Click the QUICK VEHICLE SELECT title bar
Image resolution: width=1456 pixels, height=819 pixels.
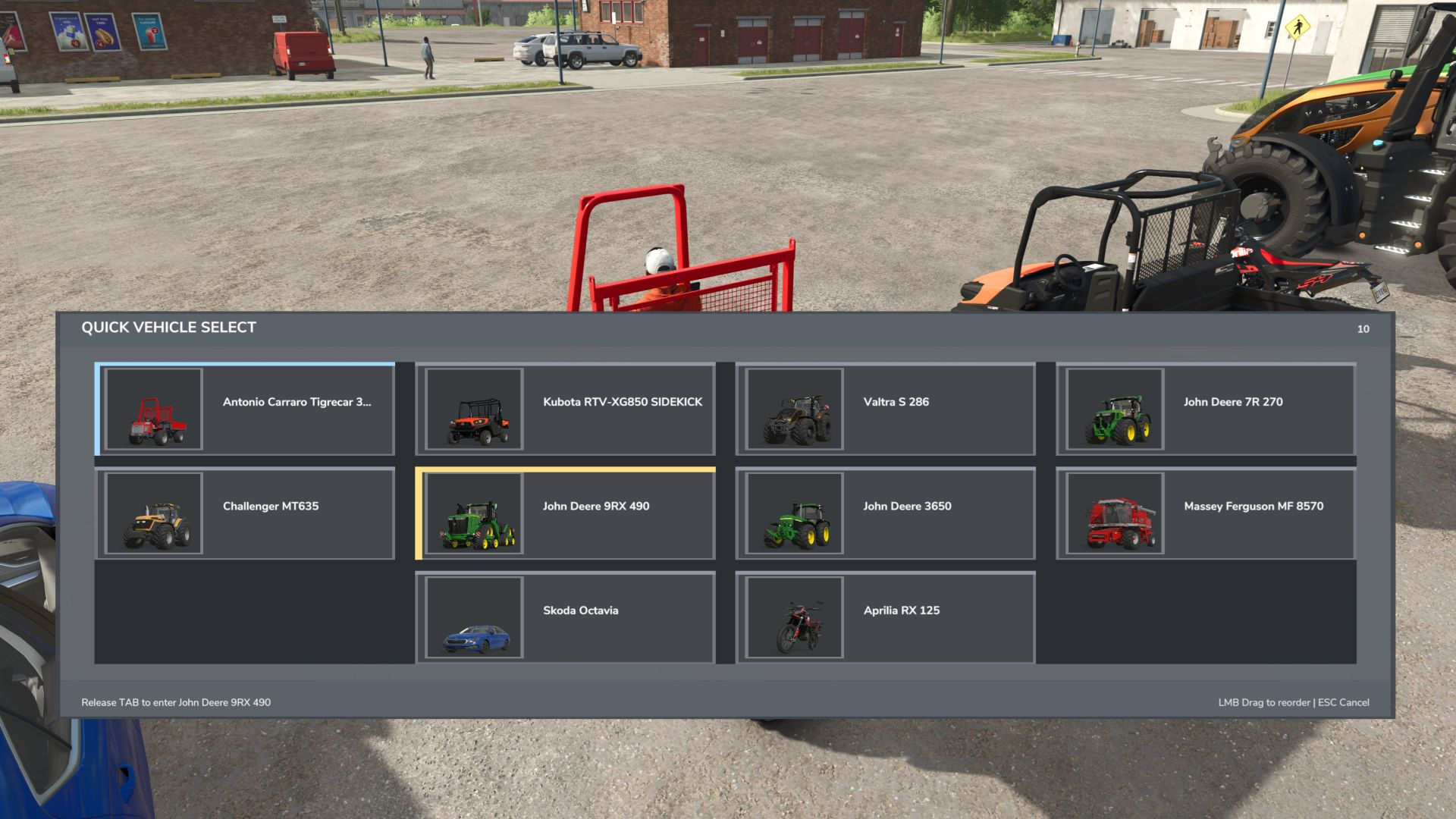click(x=169, y=327)
